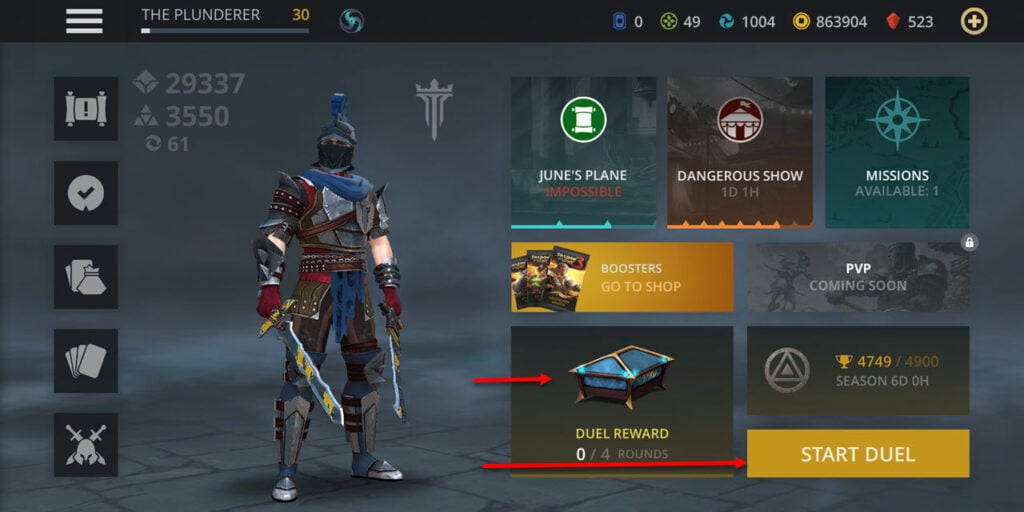Select the checkmark tasks icon in sidebar
Image resolution: width=1024 pixels, height=512 pixels.
point(86,193)
